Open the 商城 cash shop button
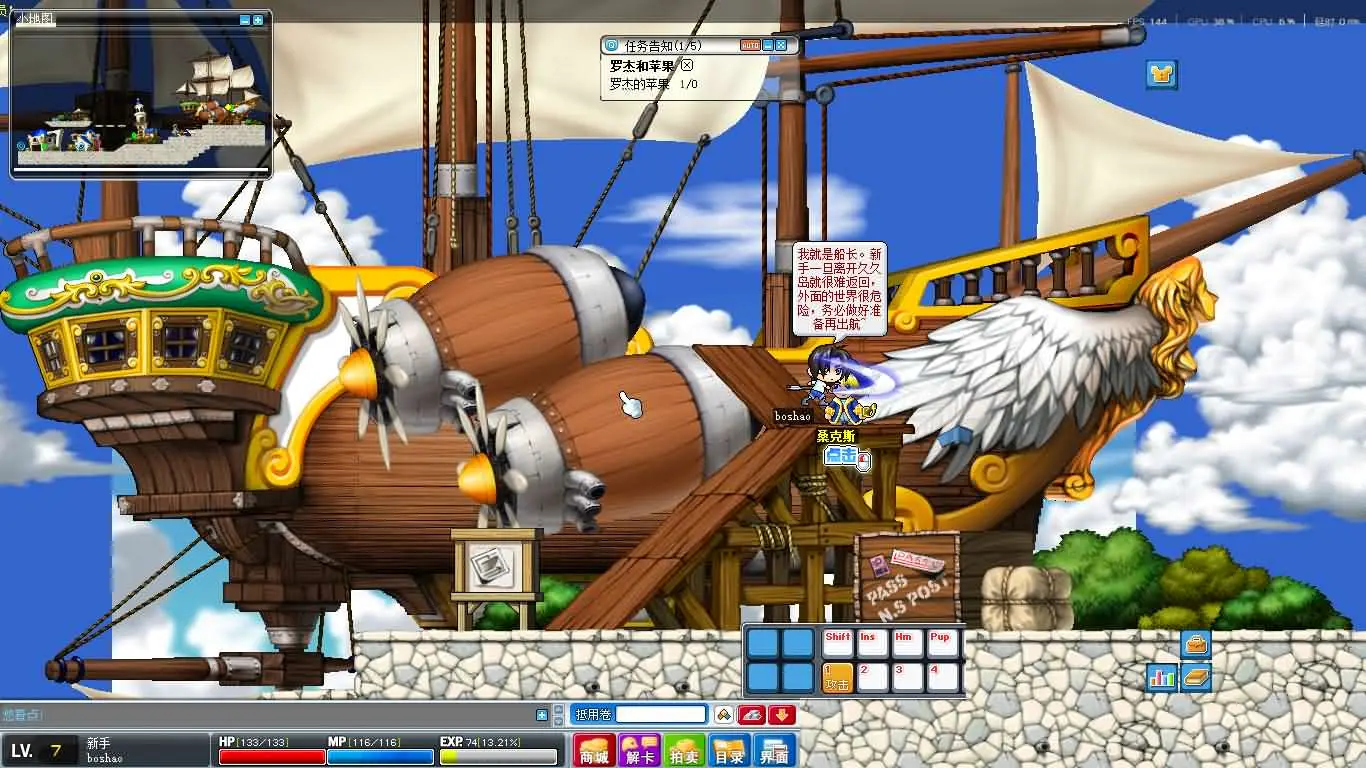 click(x=594, y=751)
